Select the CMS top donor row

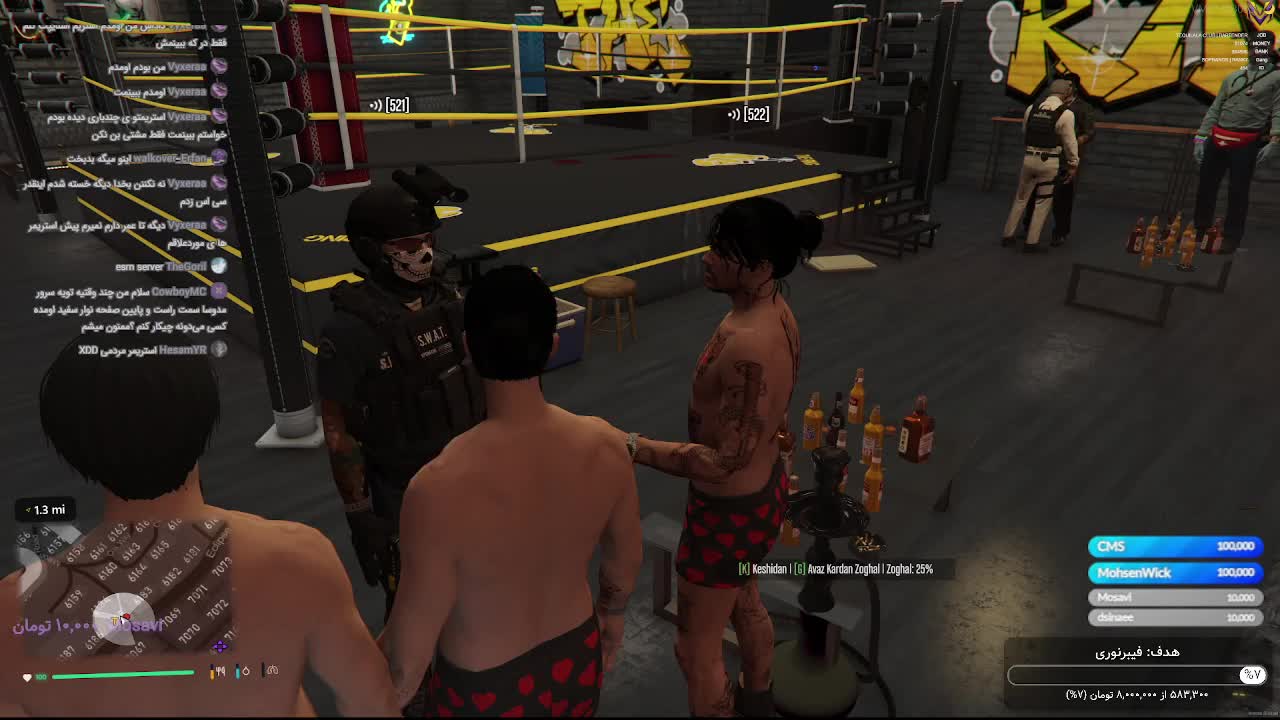1175,546
